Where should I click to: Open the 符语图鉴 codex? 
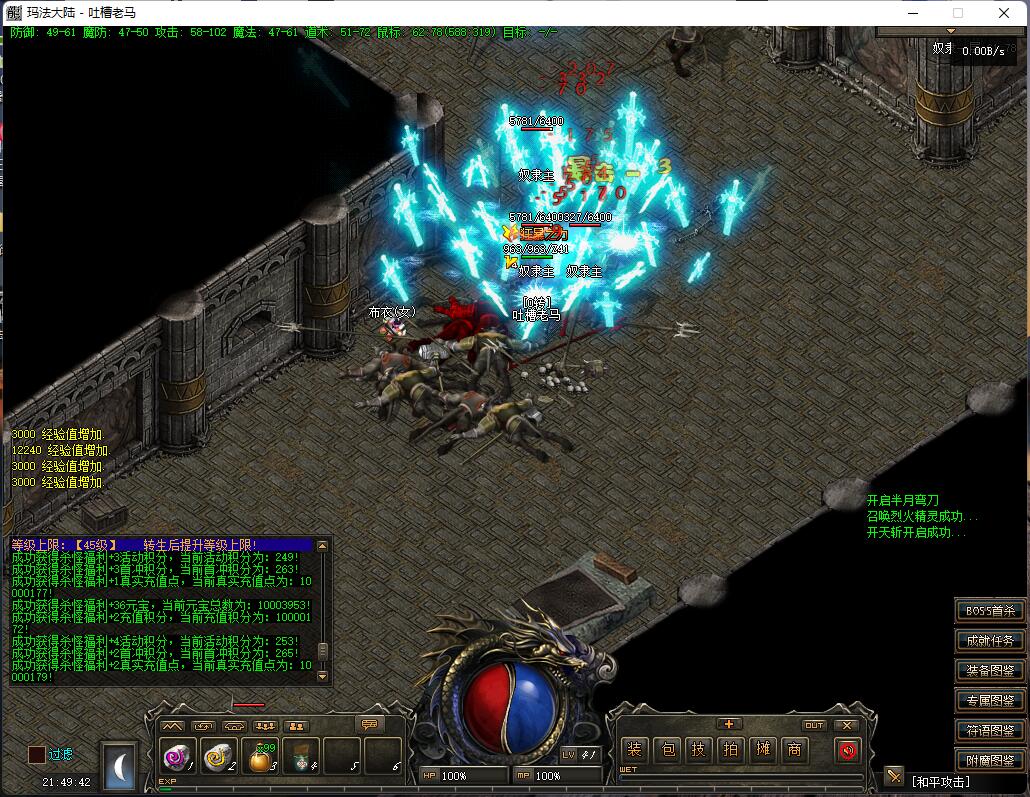[x=990, y=731]
